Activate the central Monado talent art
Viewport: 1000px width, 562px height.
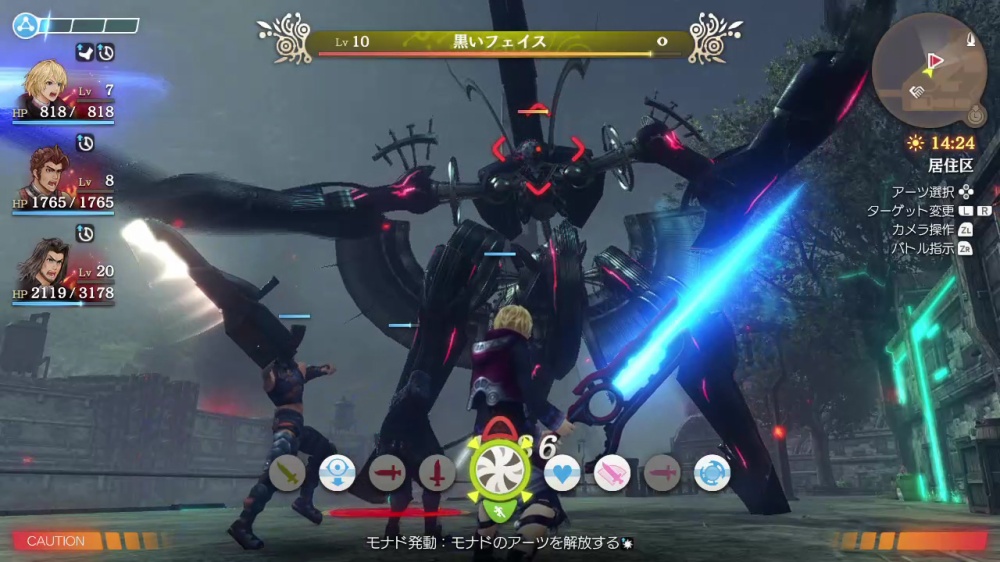[498, 470]
